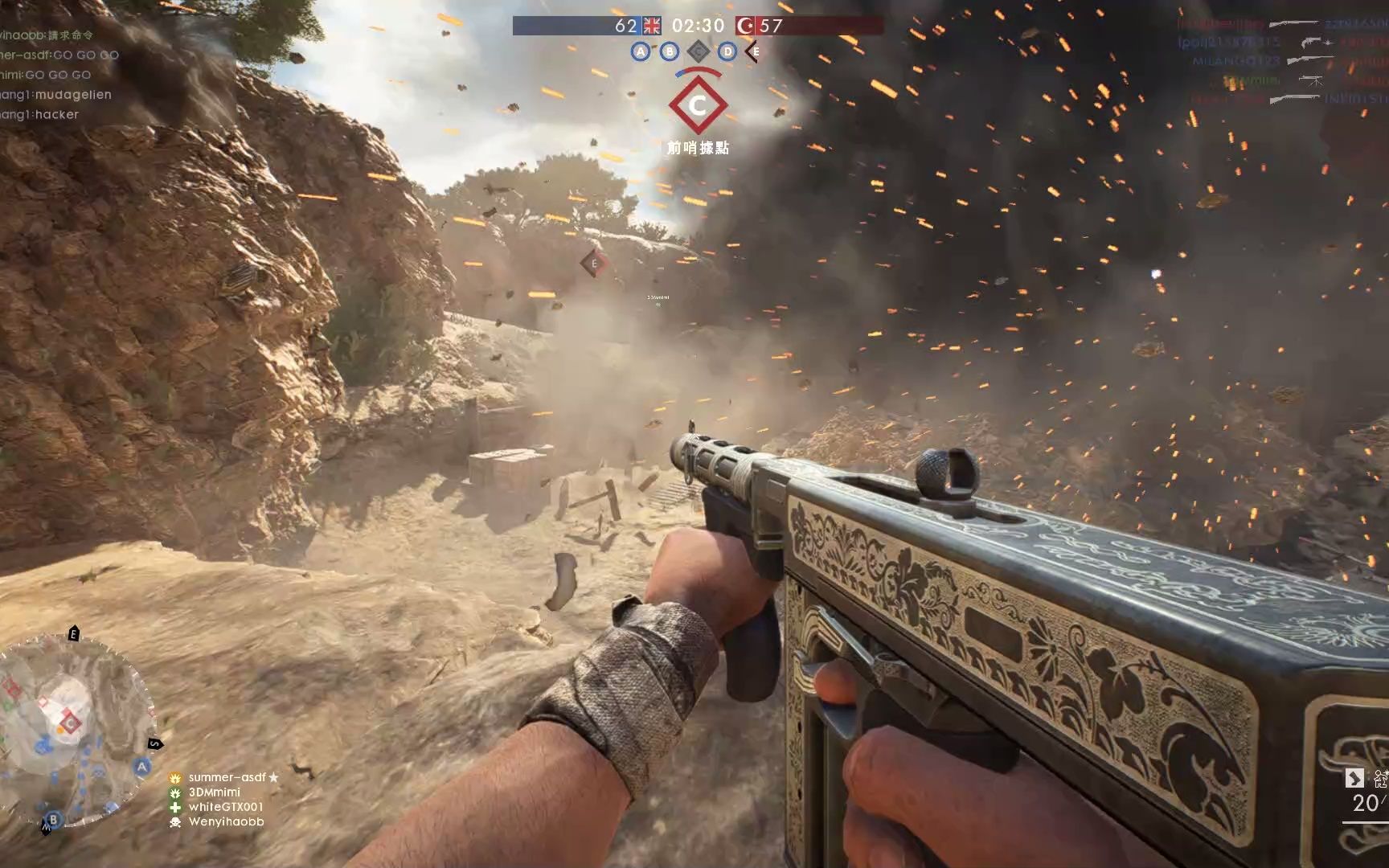Viewport: 1389px width, 868px height.
Task: Click the chat message reading hacker
Action: click(x=40, y=115)
